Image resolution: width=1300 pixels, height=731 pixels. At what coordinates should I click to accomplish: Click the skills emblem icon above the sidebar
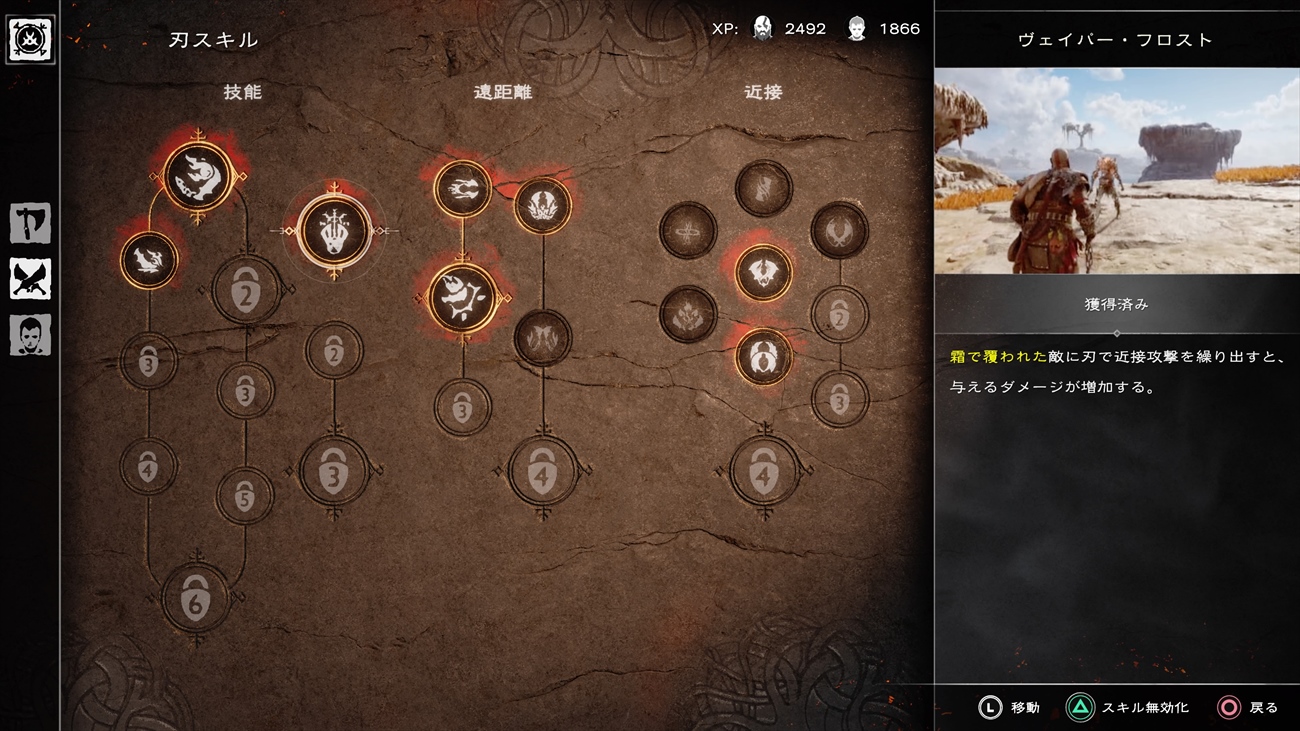pos(30,40)
